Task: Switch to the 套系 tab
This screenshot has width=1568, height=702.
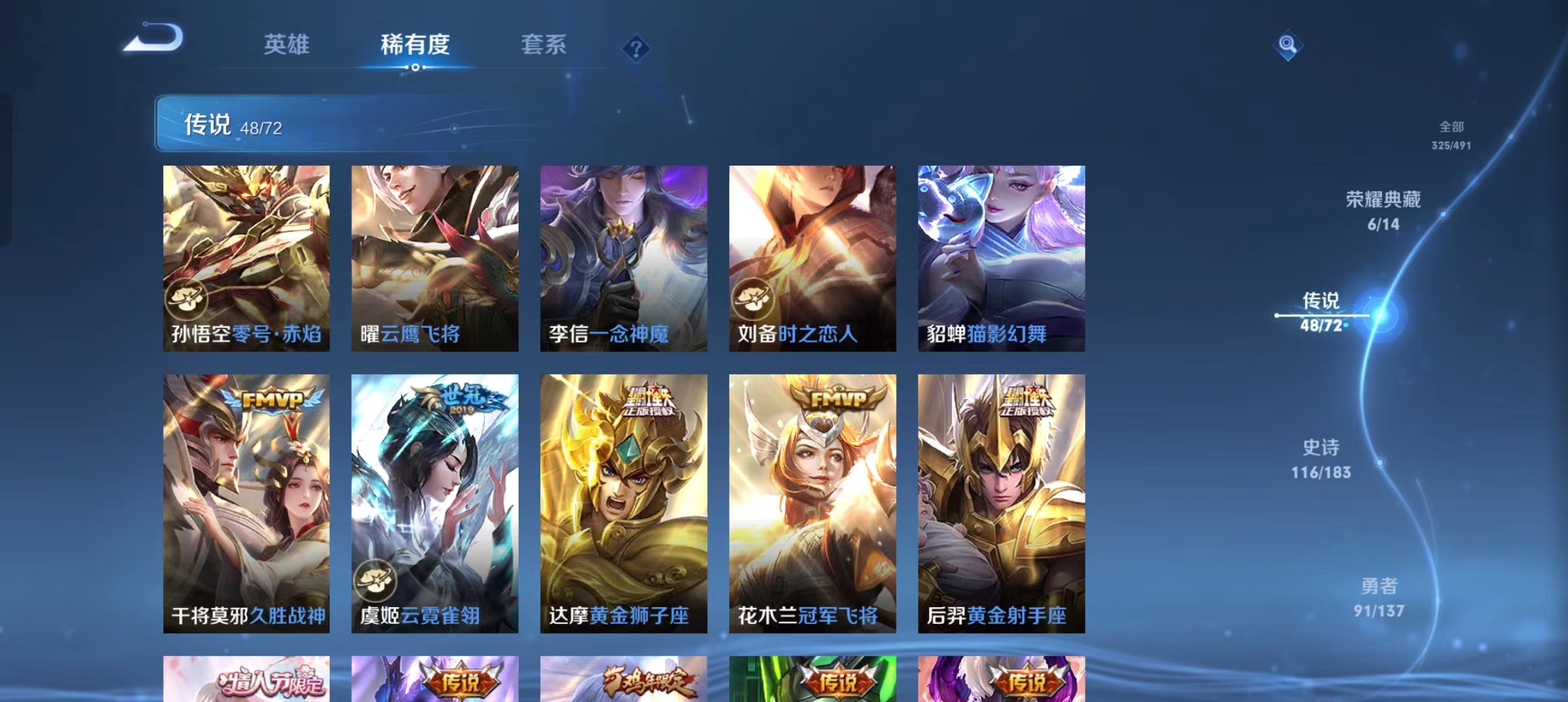Action: (x=545, y=45)
